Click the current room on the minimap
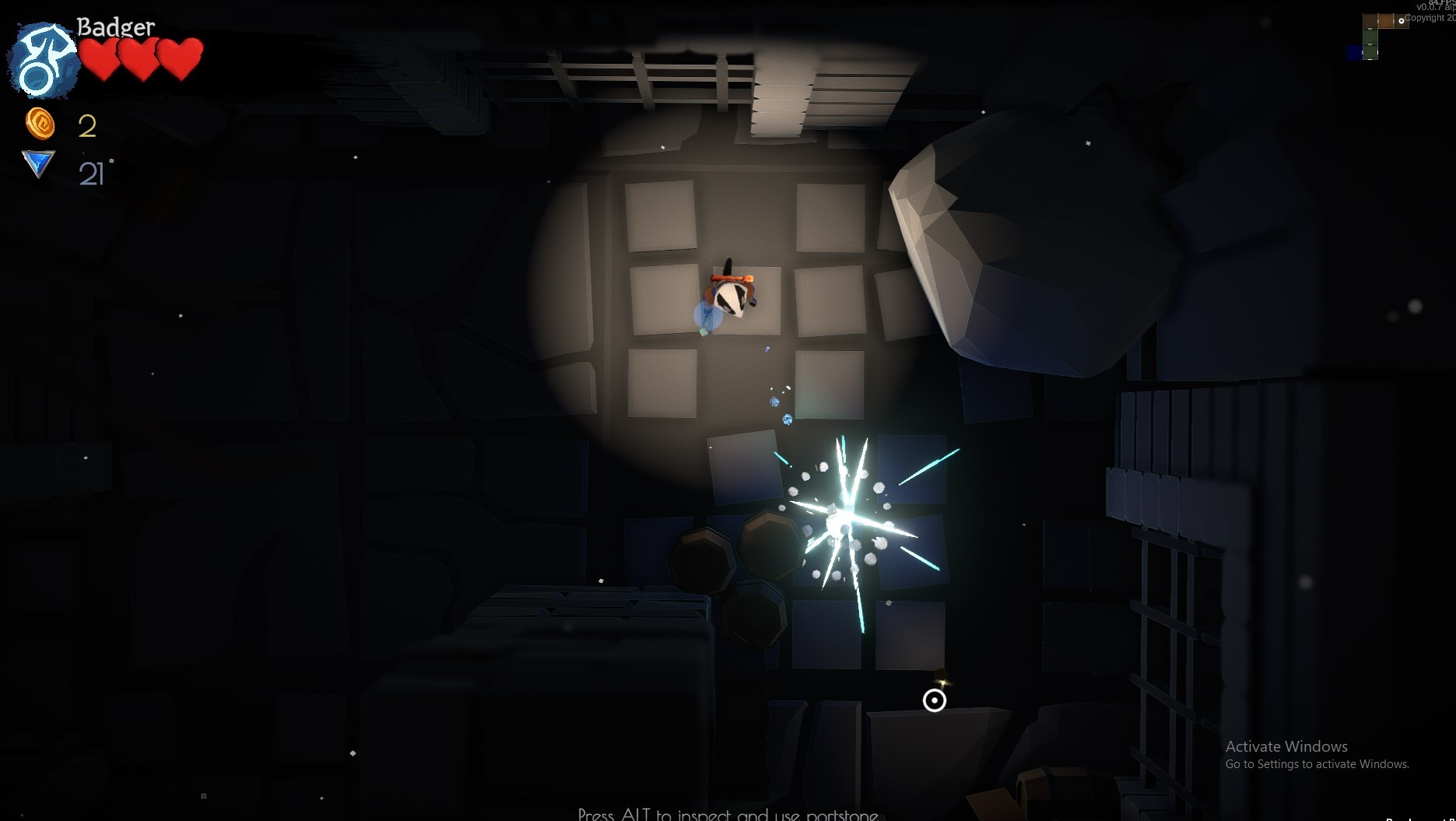1456x821 pixels. tap(1401, 21)
